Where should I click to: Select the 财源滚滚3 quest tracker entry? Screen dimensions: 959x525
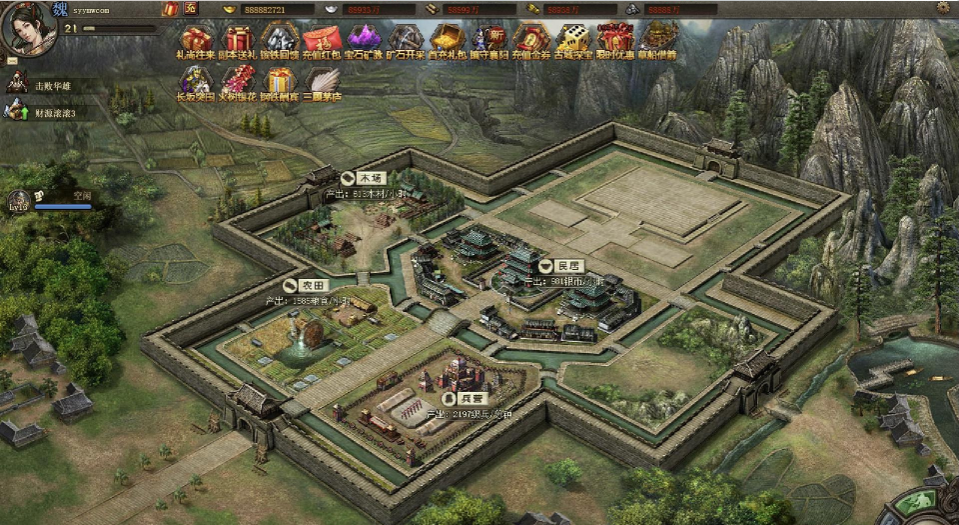coord(52,112)
